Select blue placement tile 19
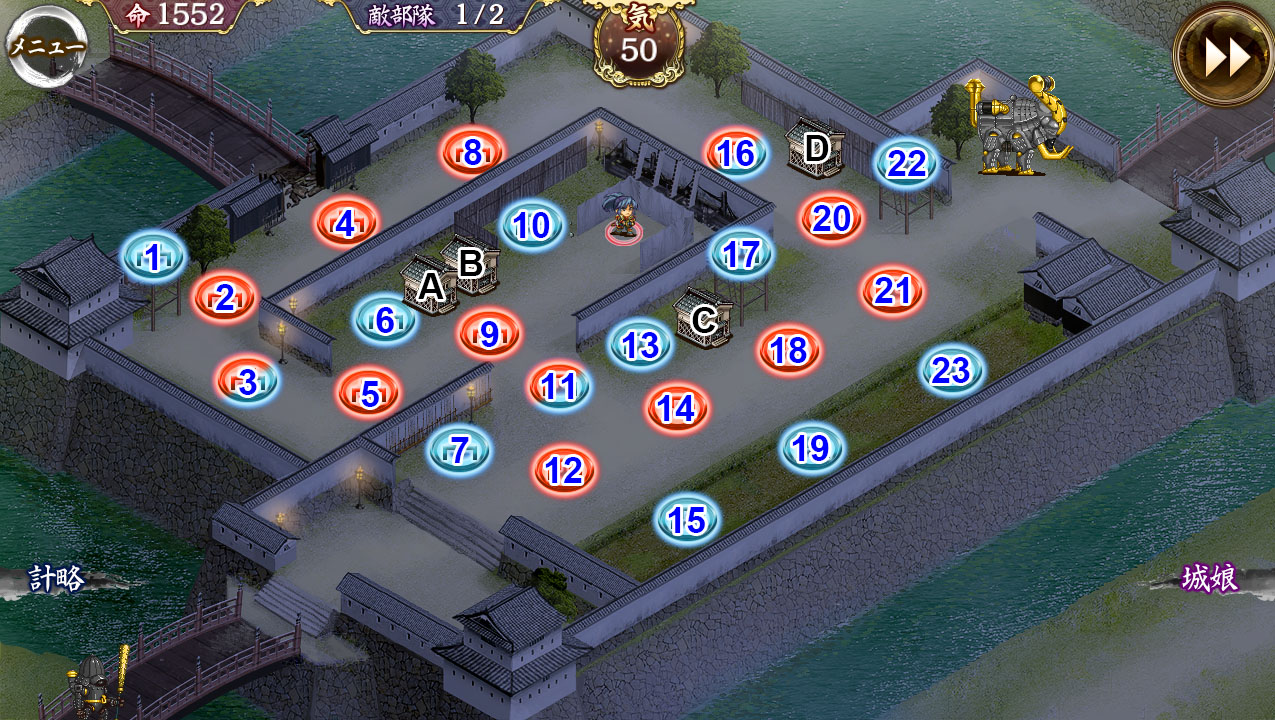Screen dimensions: 1275x720 tap(812, 449)
